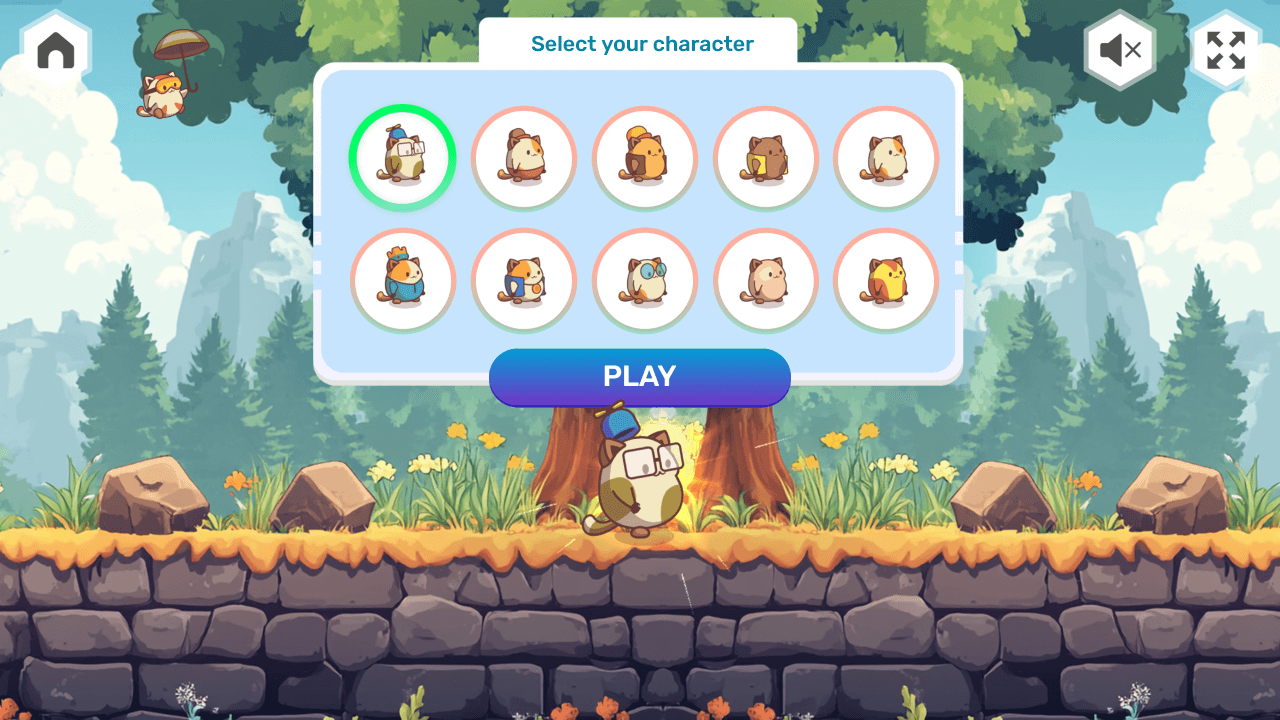1280x720 pixels.
Task: Choose the cat in blue hoodie
Action: tap(402, 280)
